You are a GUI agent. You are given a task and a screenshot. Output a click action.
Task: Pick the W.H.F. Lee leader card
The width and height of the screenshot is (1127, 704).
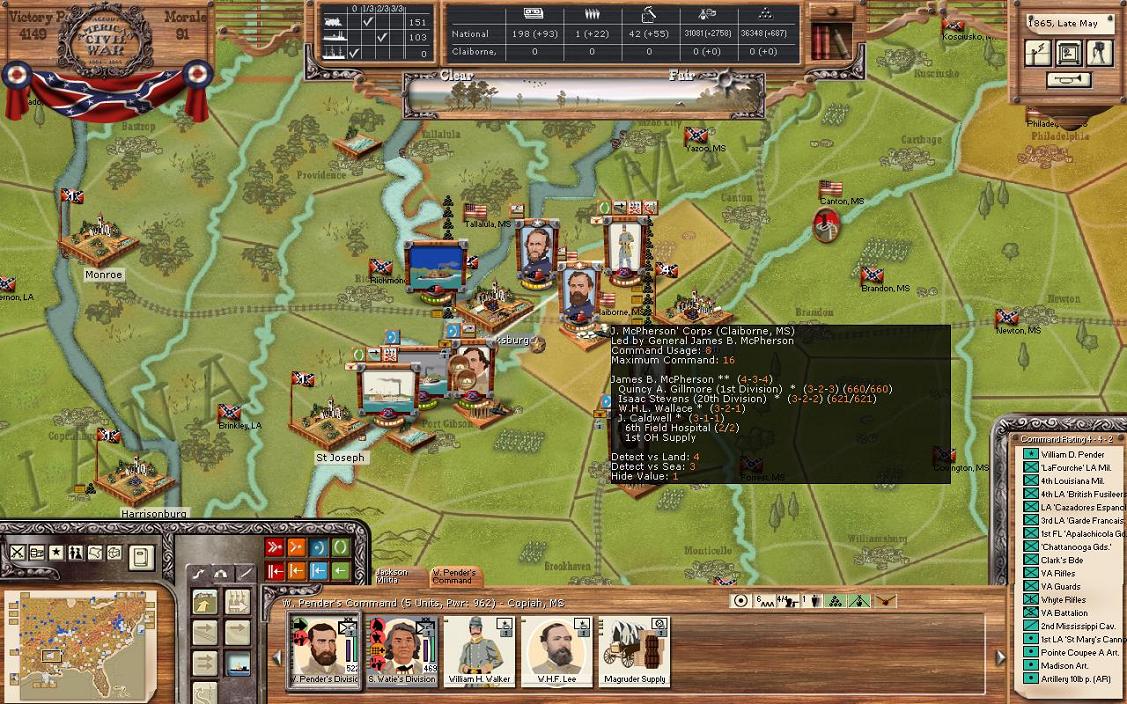(x=557, y=651)
